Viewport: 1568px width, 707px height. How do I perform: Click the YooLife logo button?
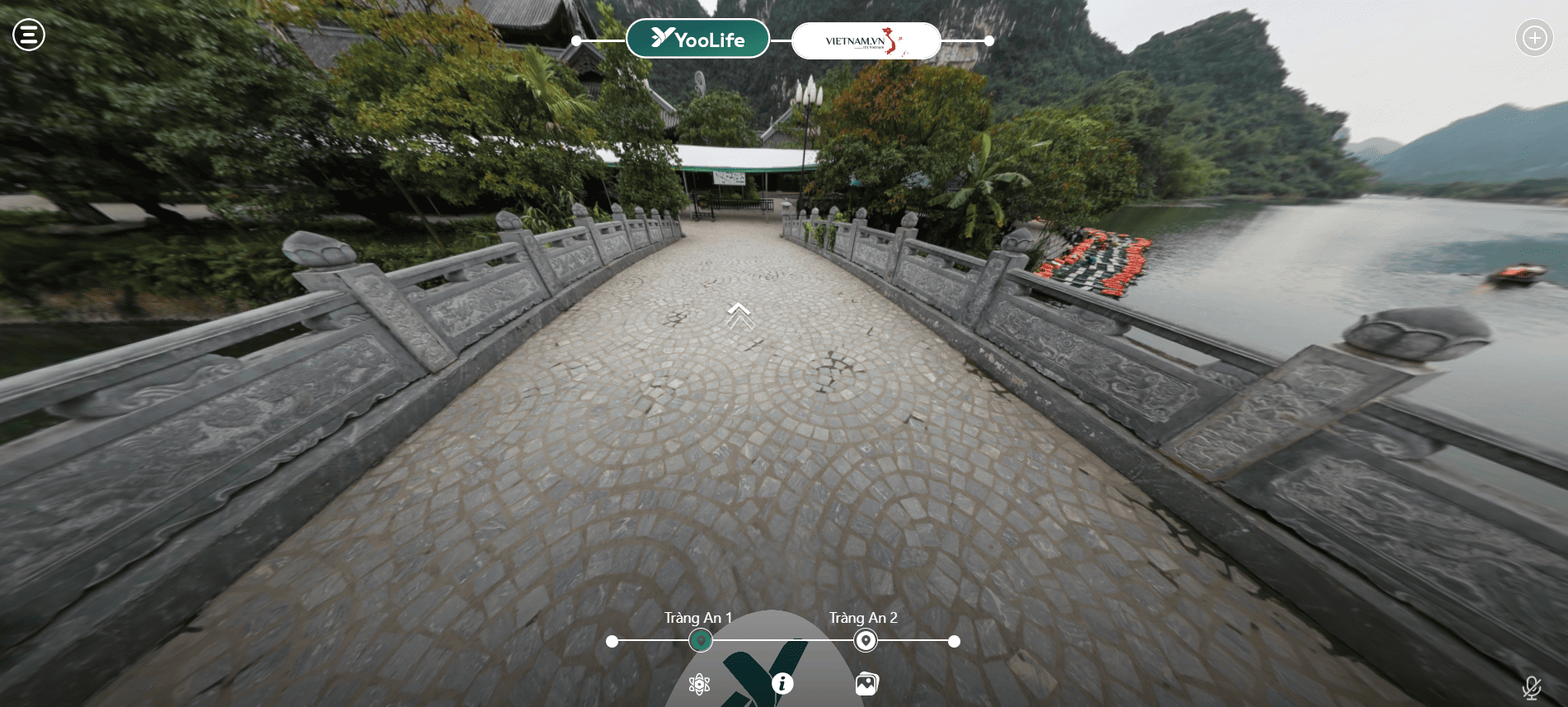(697, 39)
